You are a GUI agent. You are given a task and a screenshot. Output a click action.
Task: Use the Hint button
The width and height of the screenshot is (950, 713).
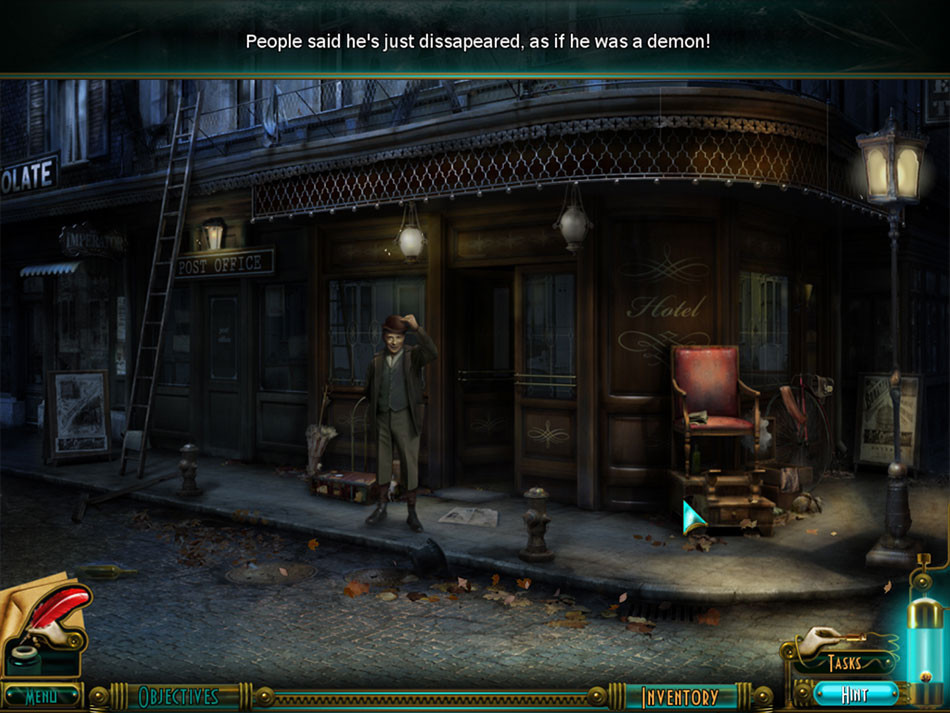pyautogui.click(x=854, y=693)
